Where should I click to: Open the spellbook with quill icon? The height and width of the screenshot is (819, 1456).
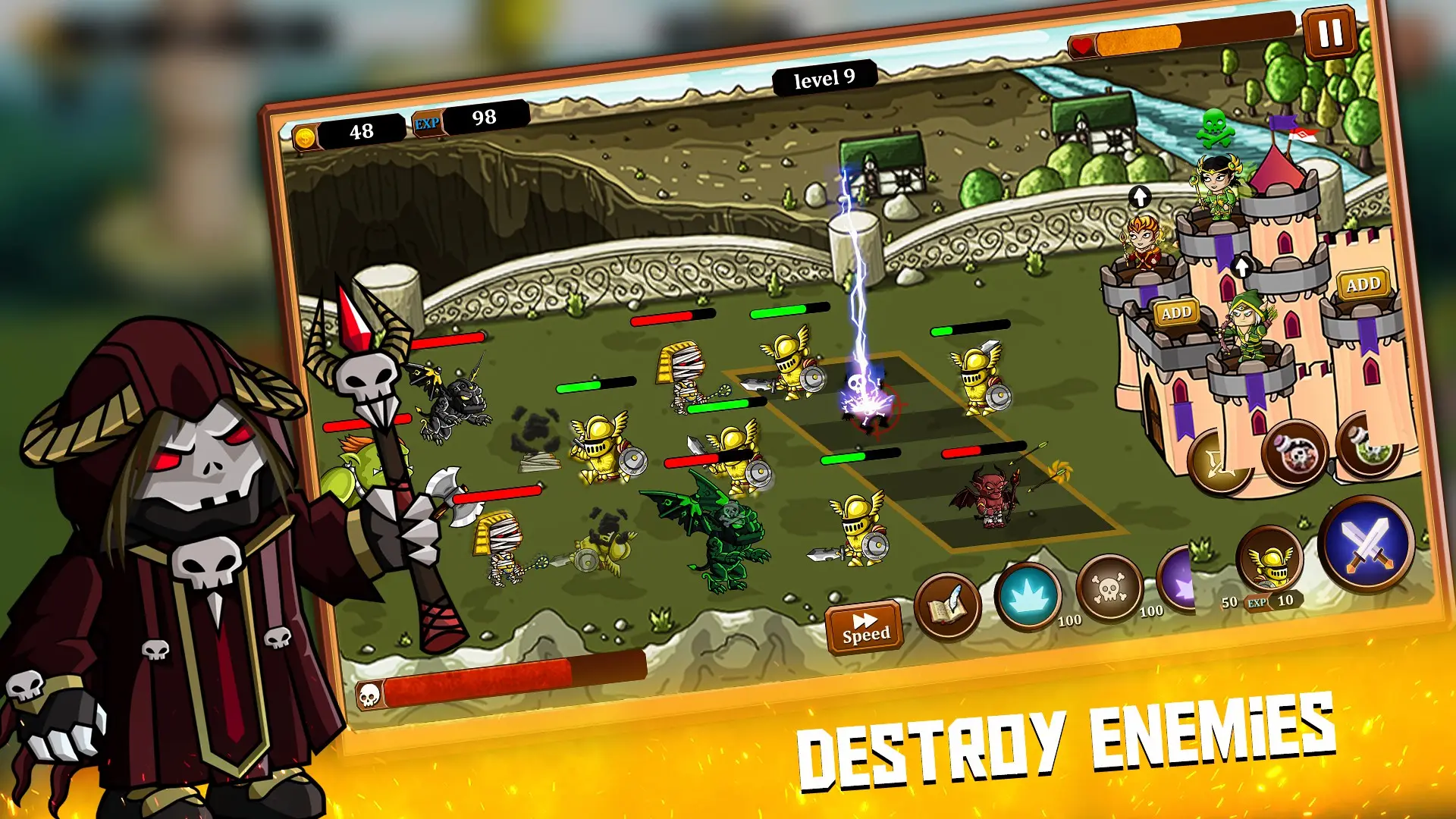pyautogui.click(x=947, y=606)
